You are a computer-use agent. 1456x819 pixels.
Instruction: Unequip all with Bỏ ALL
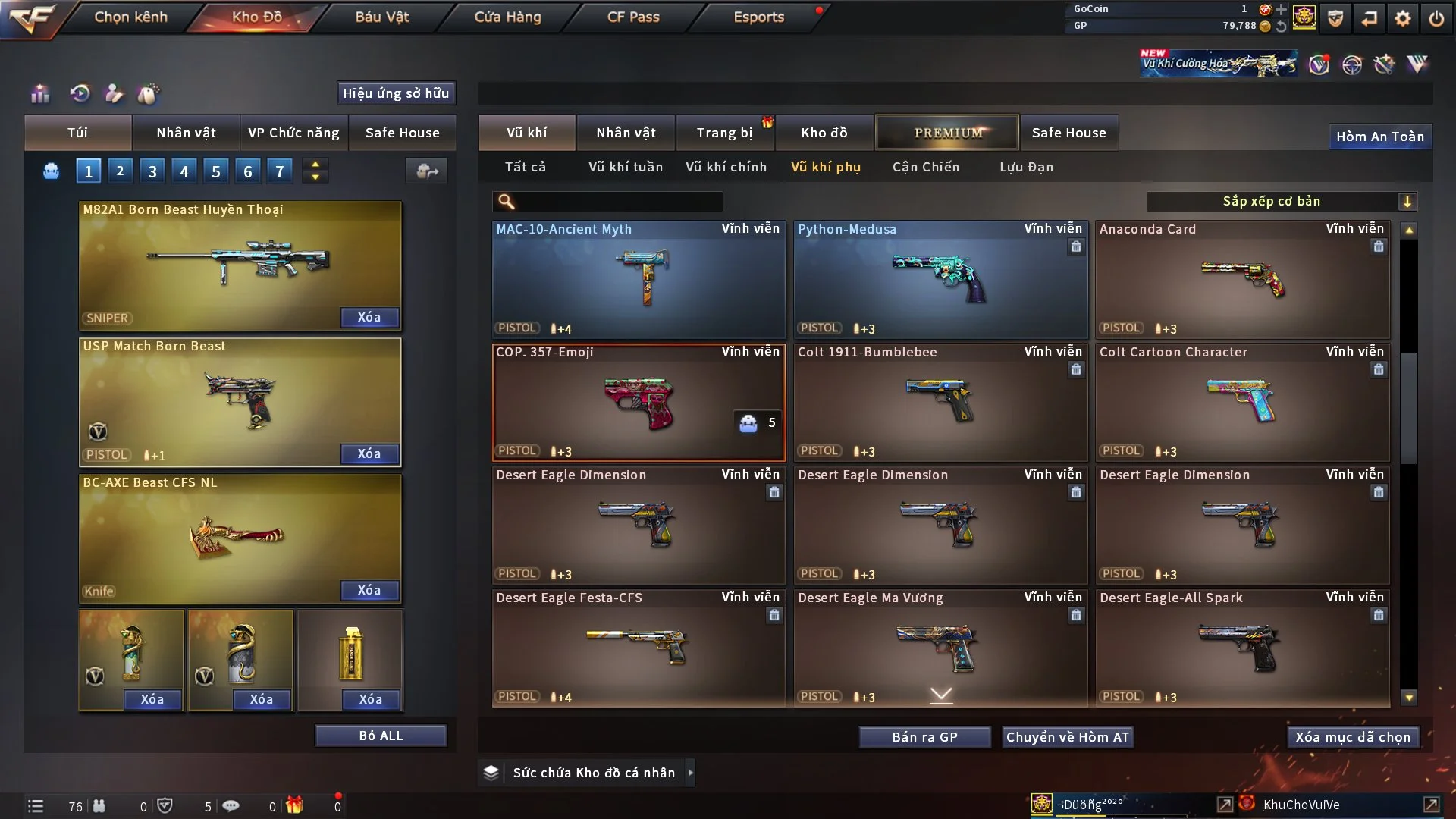coord(381,736)
